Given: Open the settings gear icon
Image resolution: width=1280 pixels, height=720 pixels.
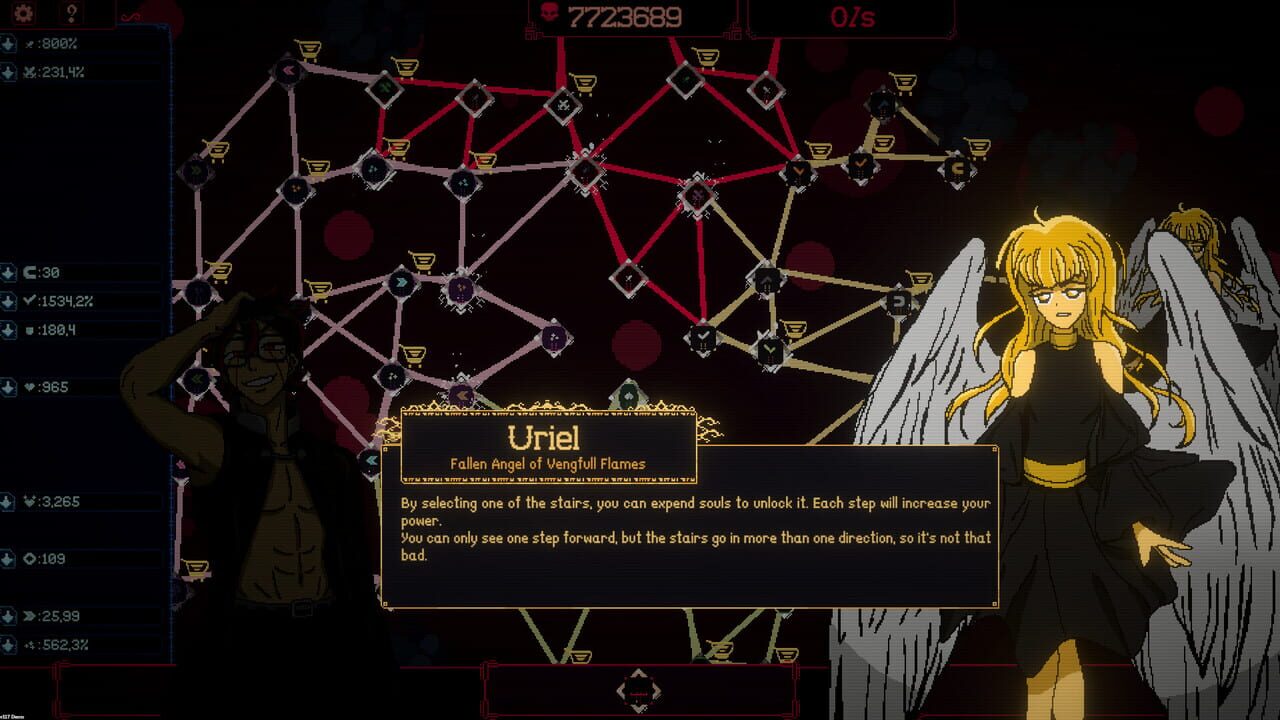Looking at the screenshot, I should coord(22,14).
